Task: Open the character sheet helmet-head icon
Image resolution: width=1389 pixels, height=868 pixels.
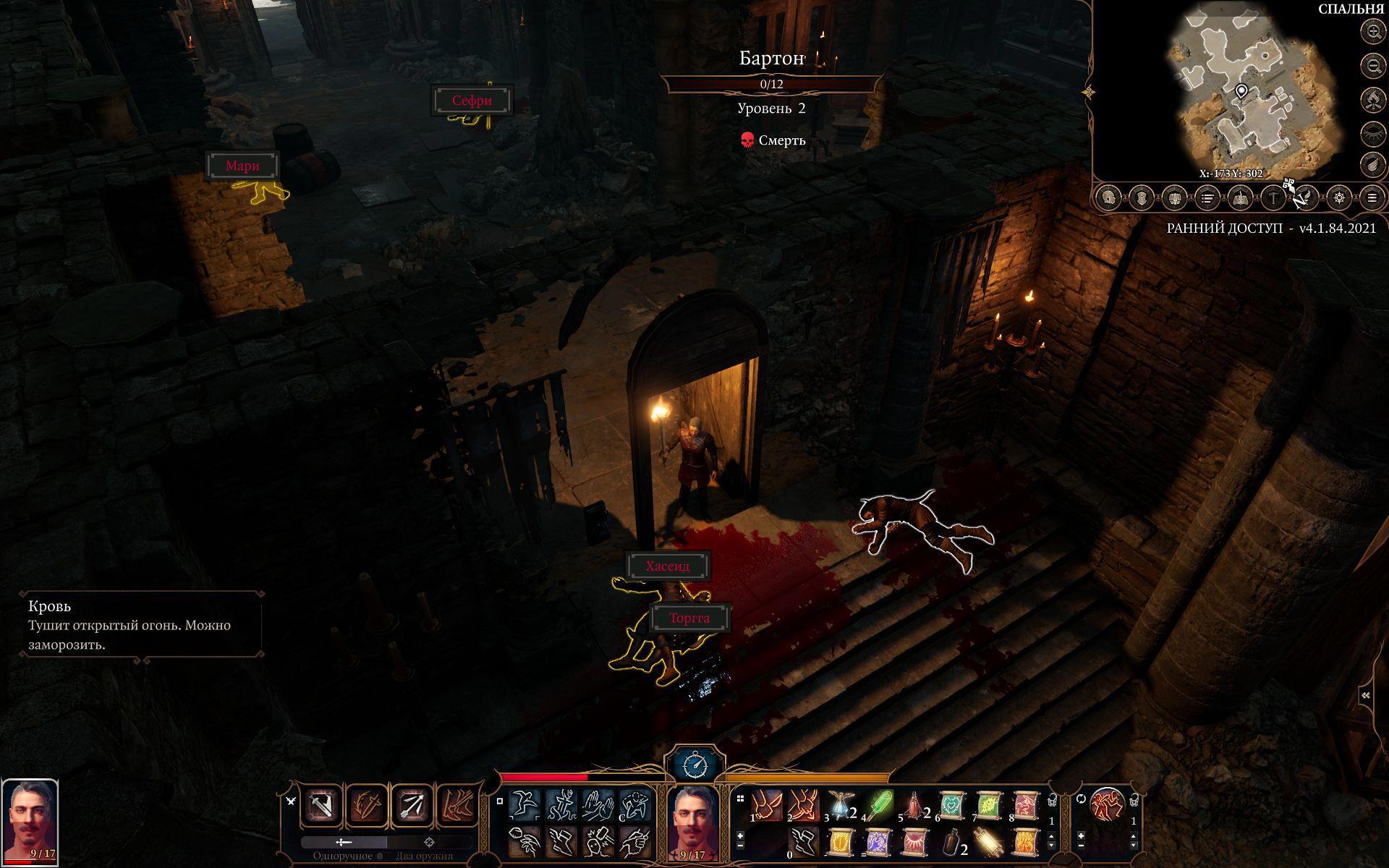Action: [x=1108, y=197]
